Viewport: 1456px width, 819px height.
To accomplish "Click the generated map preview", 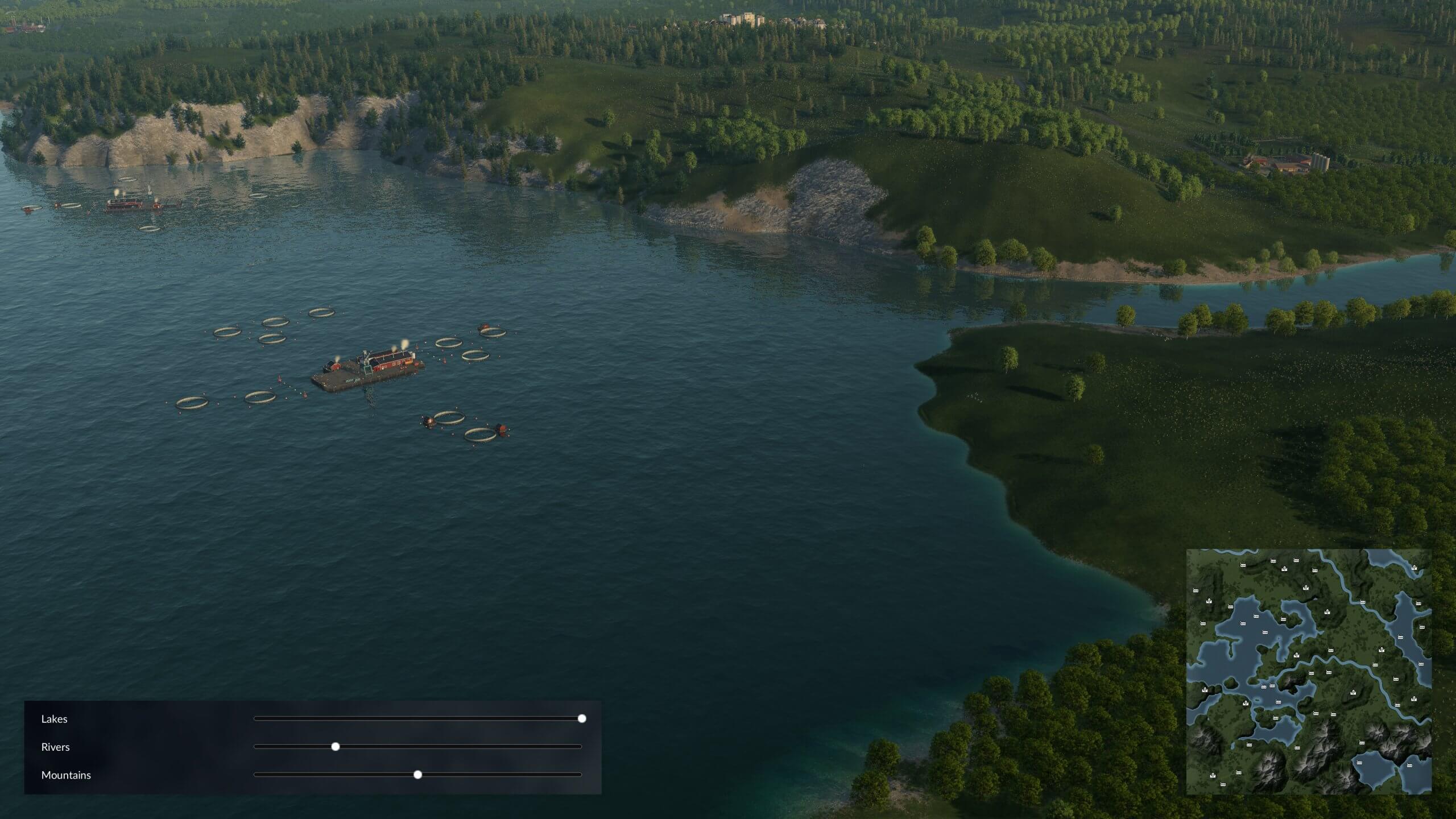I will point(1309,671).
